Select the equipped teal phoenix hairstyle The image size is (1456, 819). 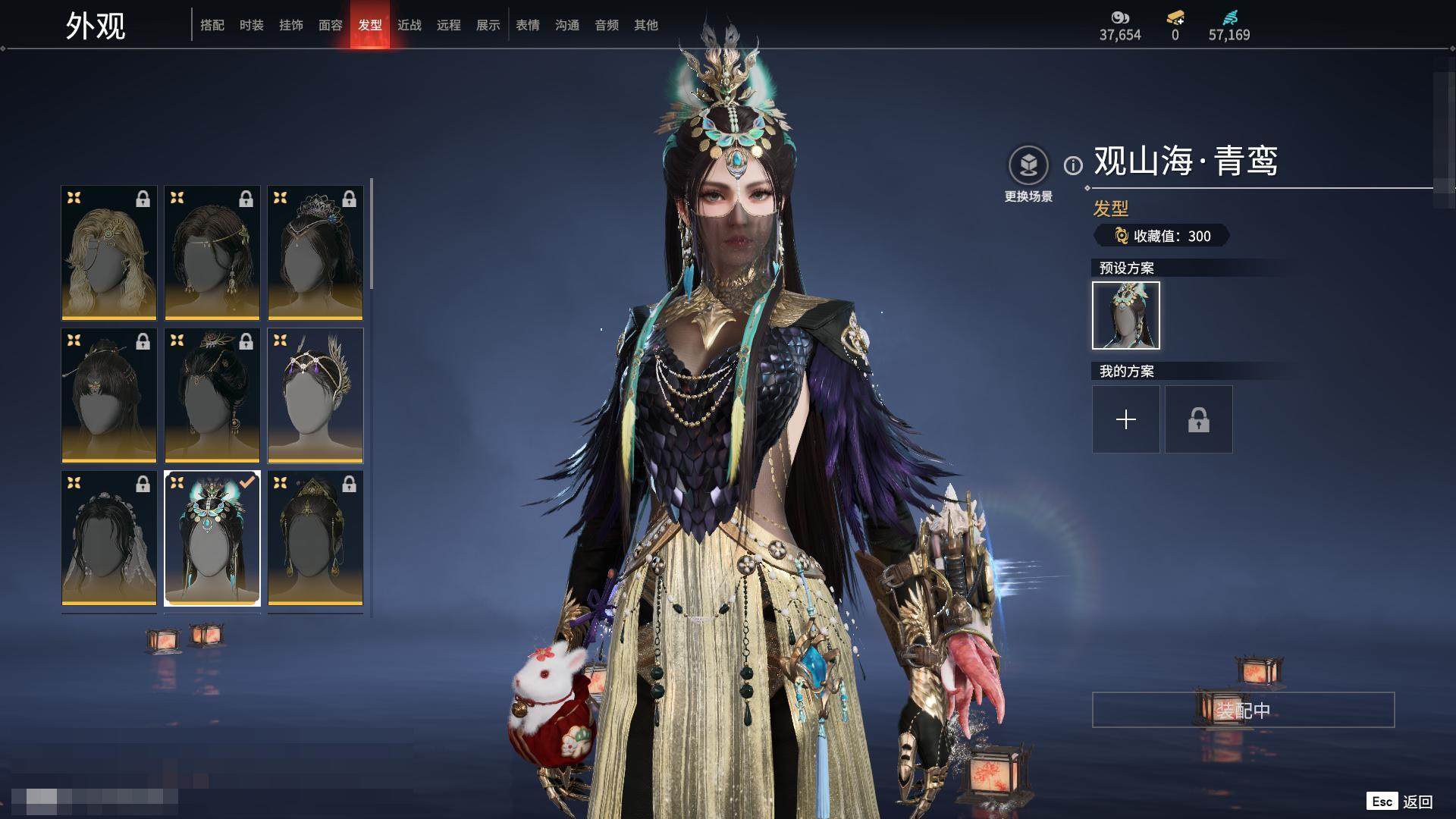tap(212, 538)
